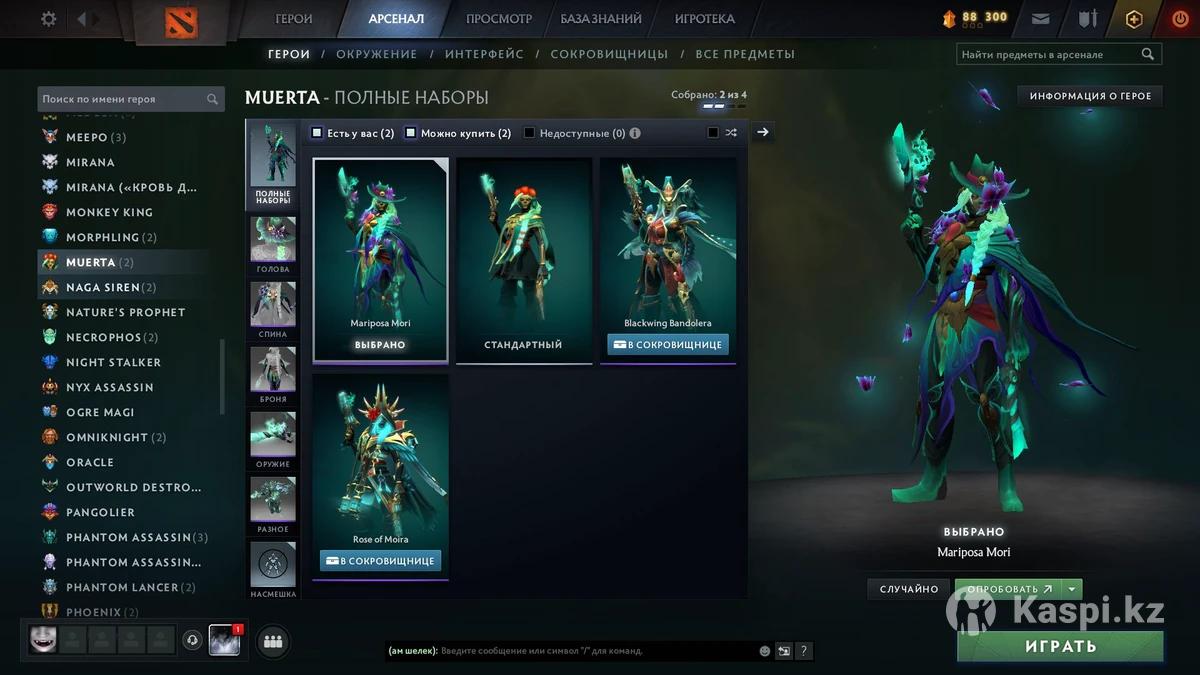Select the СТАНДАРТНЫЙ set card
The width and height of the screenshot is (1200, 675).
523,260
